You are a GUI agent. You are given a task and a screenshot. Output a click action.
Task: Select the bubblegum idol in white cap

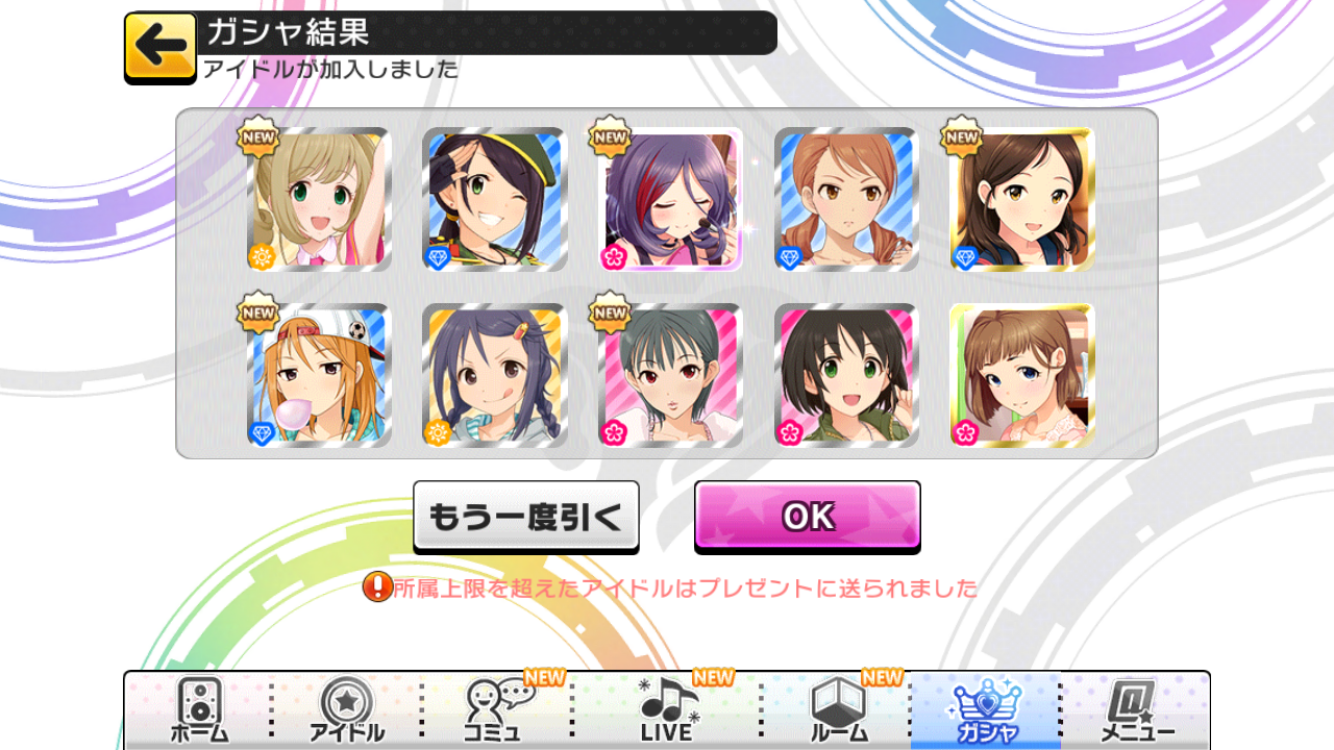318,376
